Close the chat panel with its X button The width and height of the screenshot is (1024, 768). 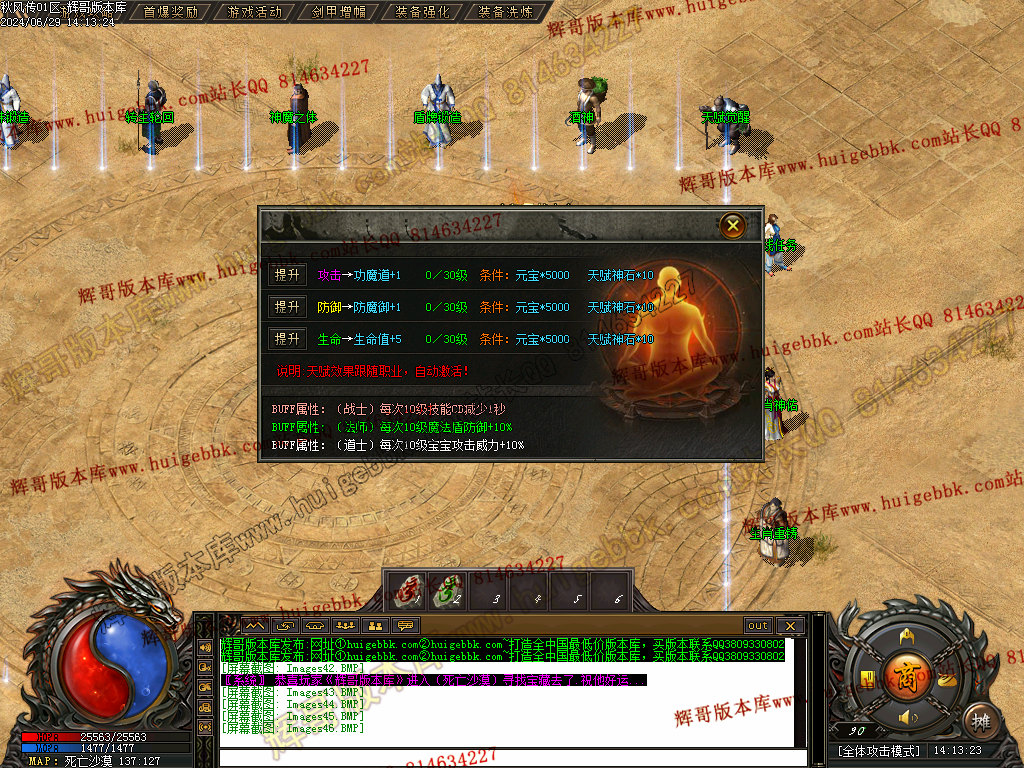click(790, 626)
